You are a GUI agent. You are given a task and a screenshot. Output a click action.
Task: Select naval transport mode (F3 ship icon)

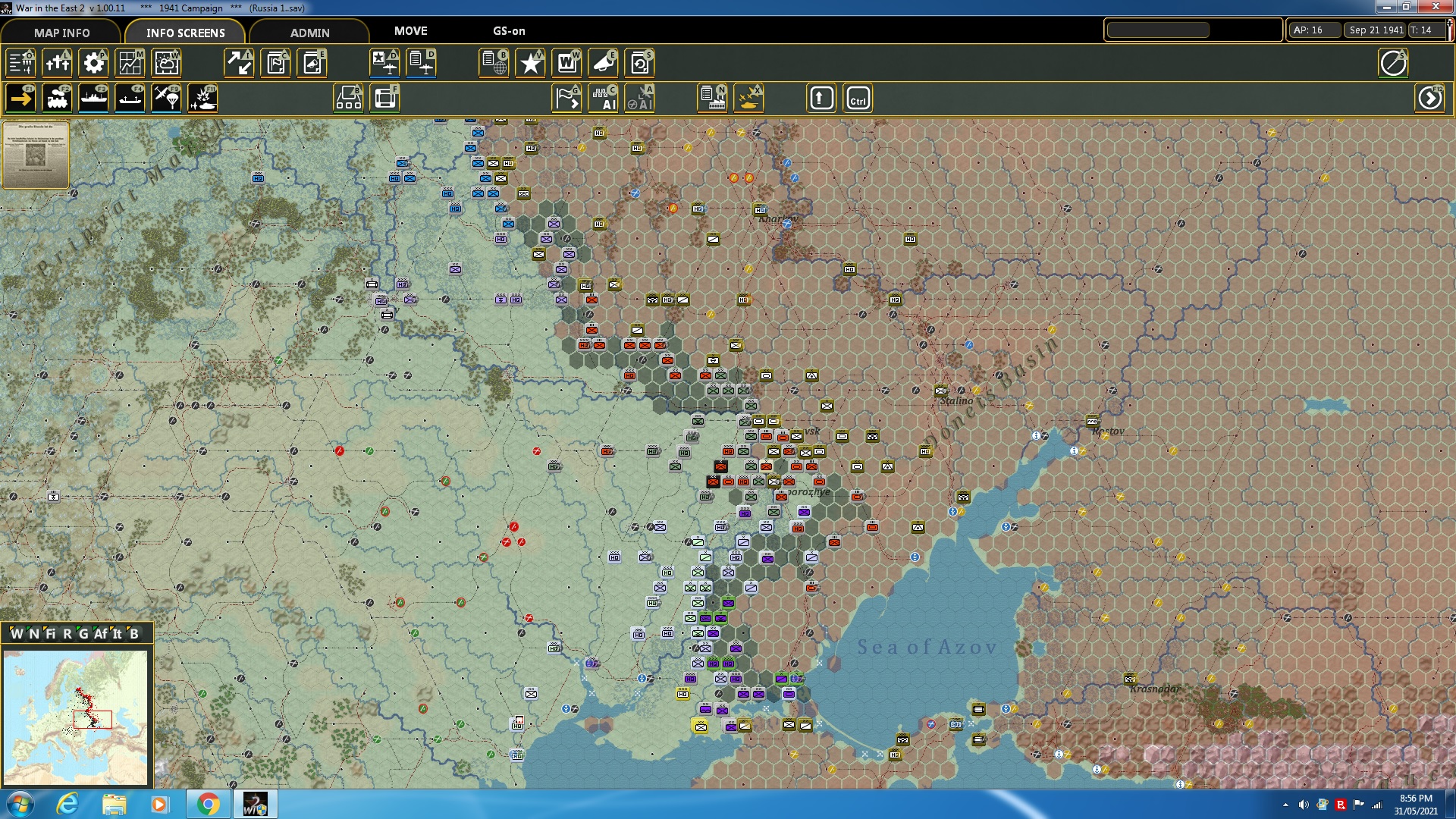(x=93, y=98)
